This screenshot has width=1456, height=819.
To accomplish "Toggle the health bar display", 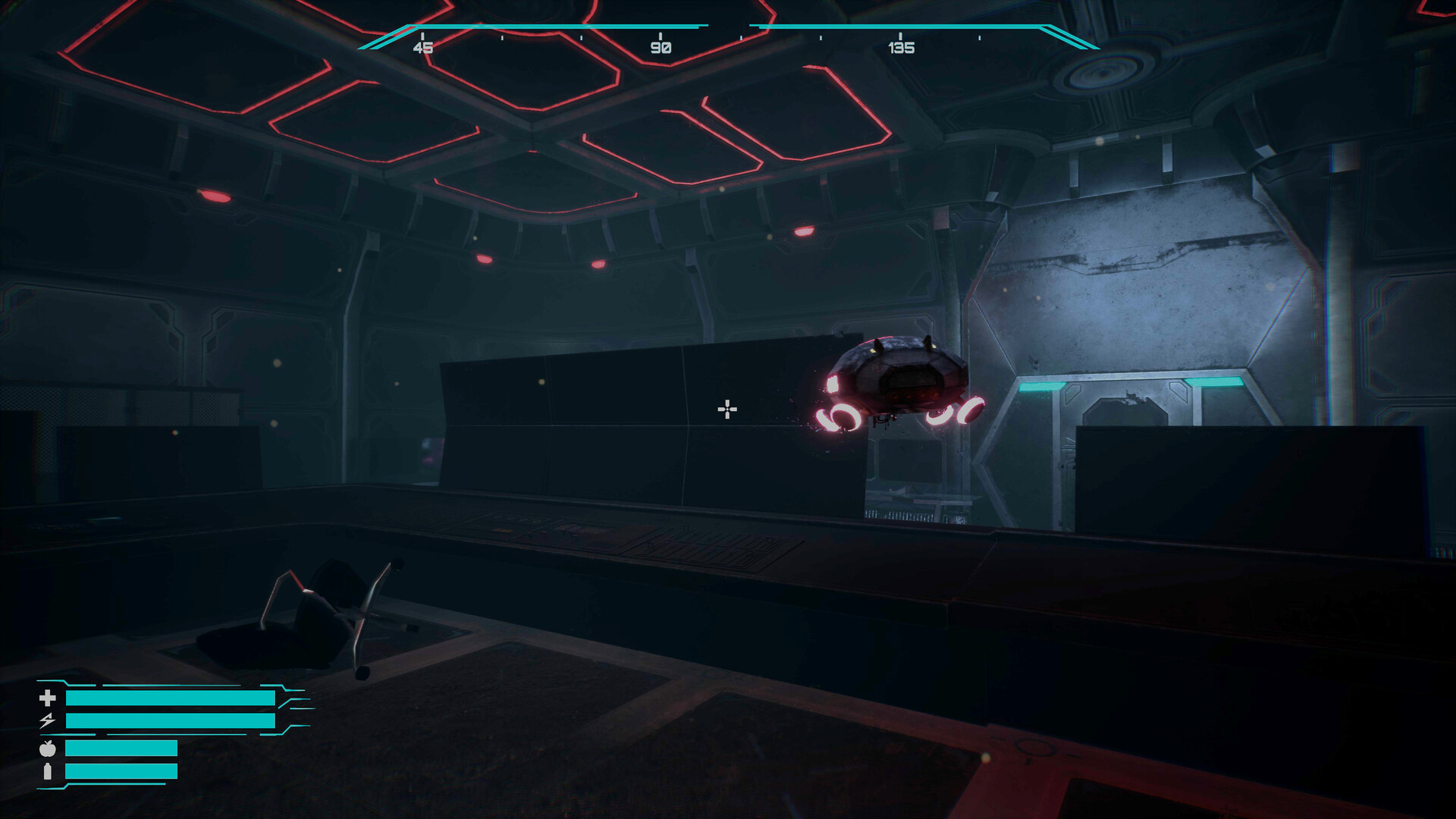I will tap(171, 698).
